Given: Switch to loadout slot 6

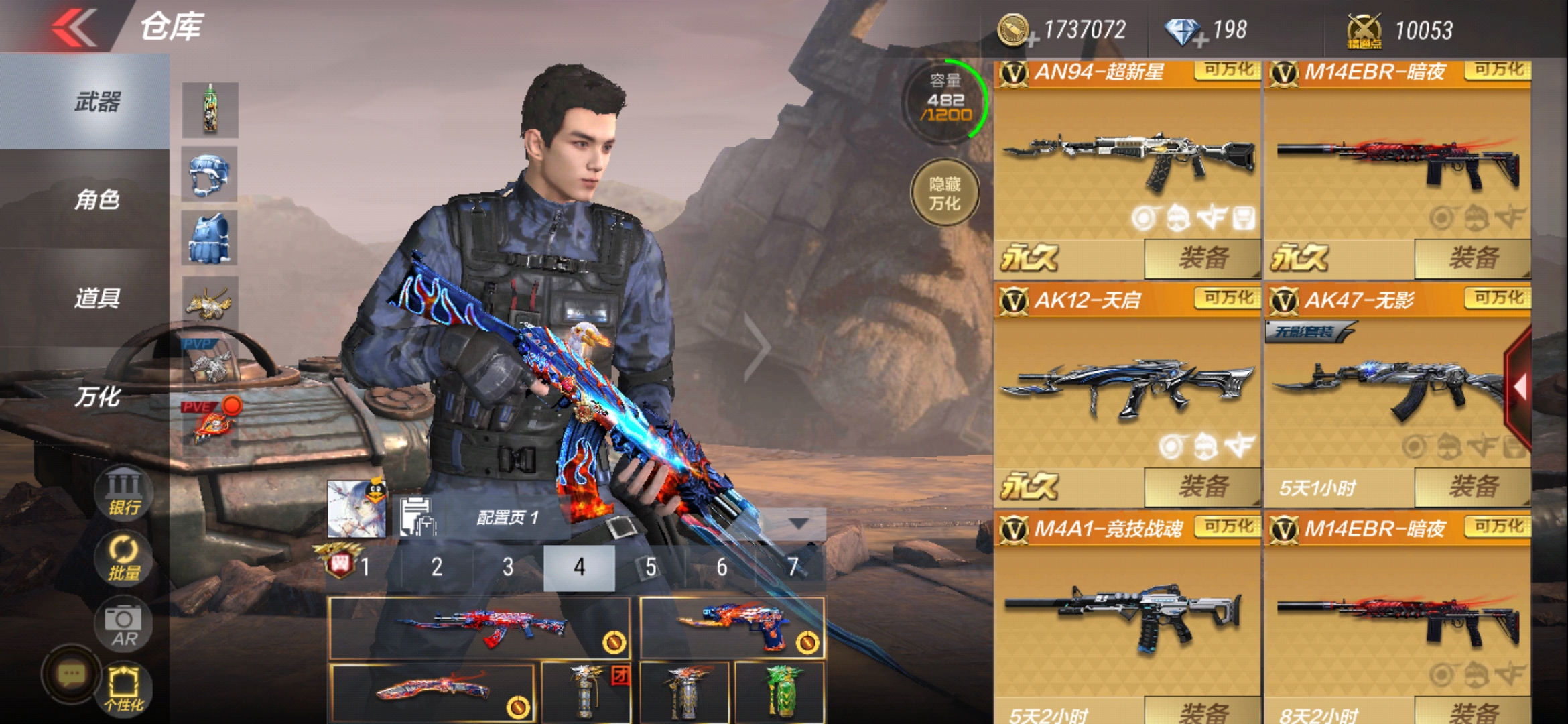Looking at the screenshot, I should 722,568.
